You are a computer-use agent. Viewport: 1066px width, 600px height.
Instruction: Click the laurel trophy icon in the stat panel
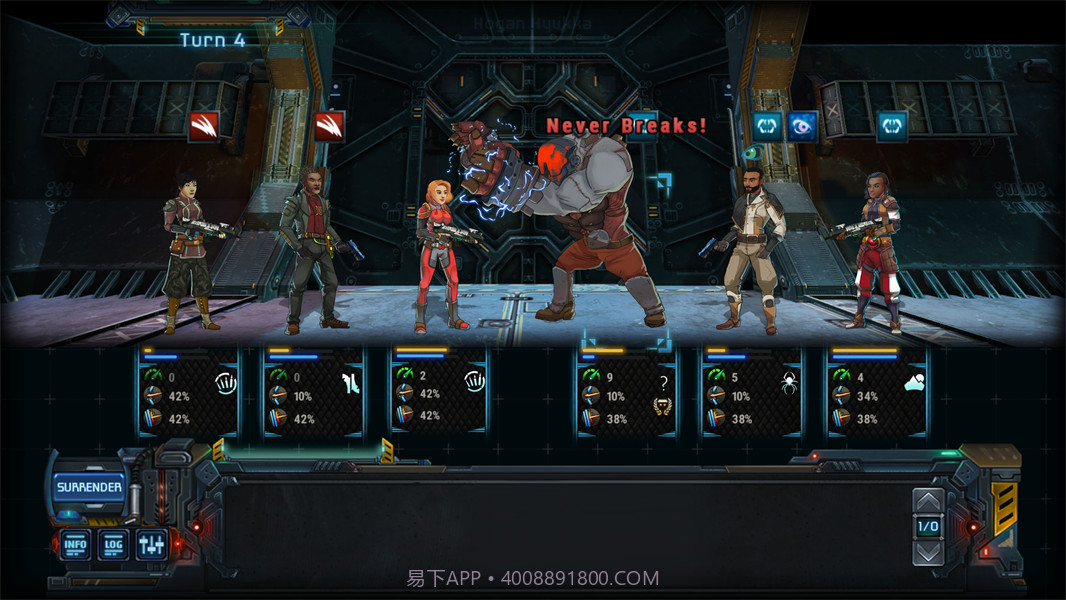(x=661, y=405)
